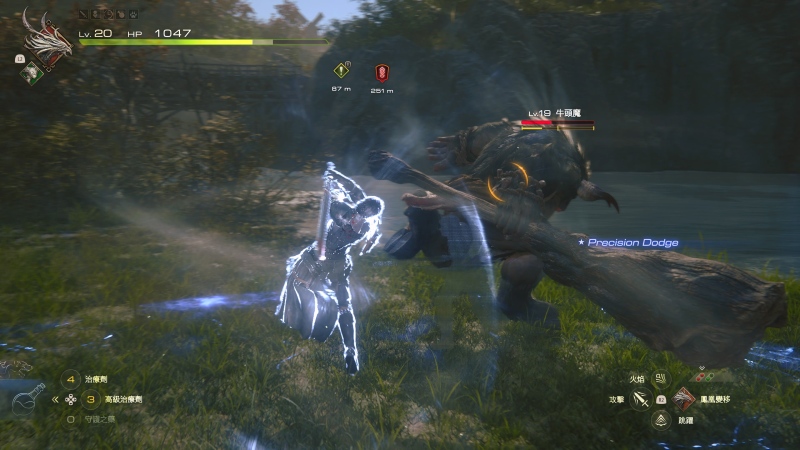Trigger the 攻擊 sword attack icon
The height and width of the screenshot is (450, 800).
point(641,399)
